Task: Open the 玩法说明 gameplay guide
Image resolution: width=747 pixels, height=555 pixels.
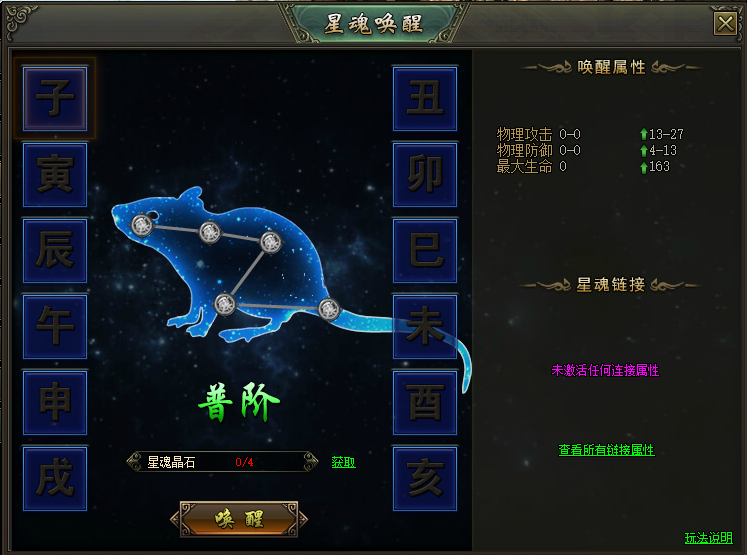Action: pyautogui.click(x=708, y=538)
